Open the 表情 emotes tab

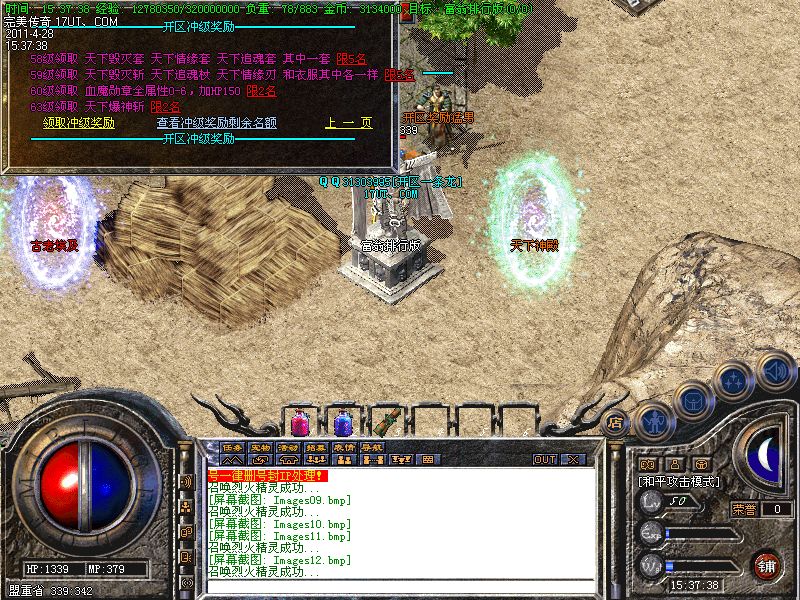coord(344,447)
